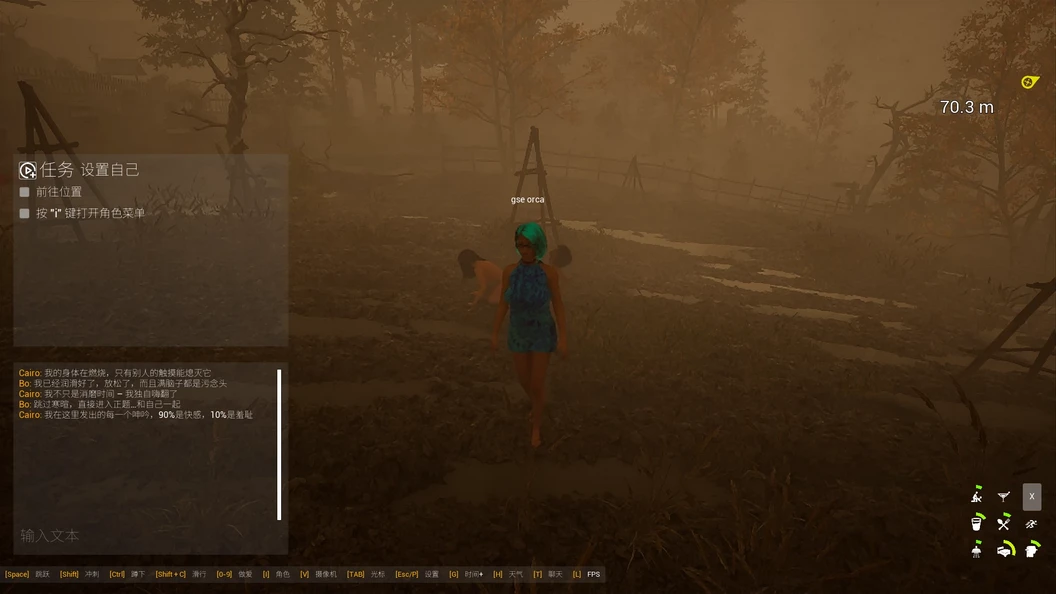This screenshot has width=1056, height=594.
Task: Select the drinking cup thirst icon
Action: click(x=977, y=522)
